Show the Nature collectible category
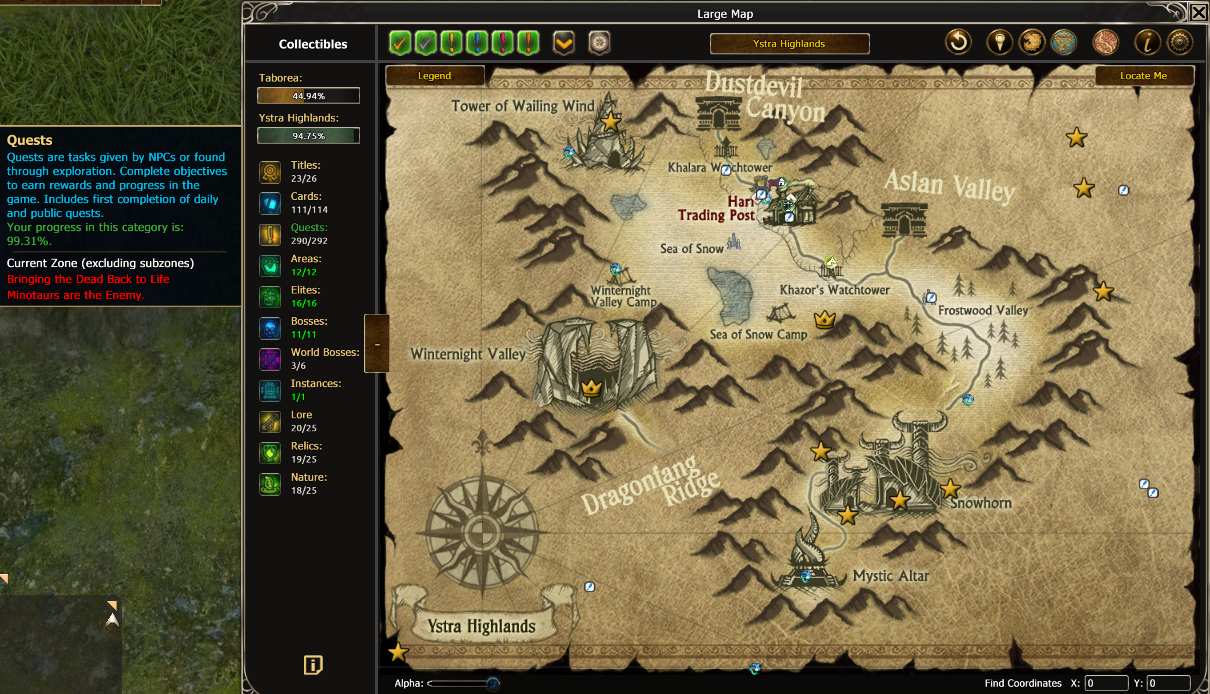This screenshot has height=694, width=1210. coord(270,484)
